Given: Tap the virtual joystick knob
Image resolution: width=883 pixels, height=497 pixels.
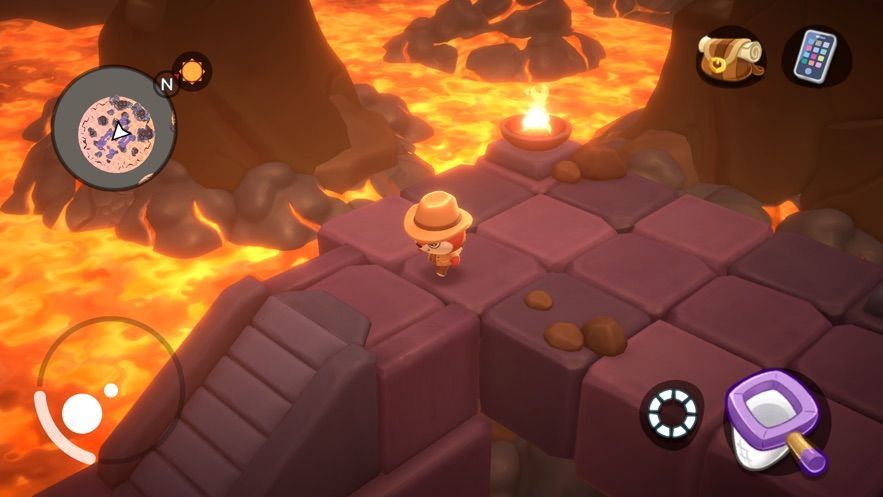Looking at the screenshot, I should pyautogui.click(x=82, y=412).
